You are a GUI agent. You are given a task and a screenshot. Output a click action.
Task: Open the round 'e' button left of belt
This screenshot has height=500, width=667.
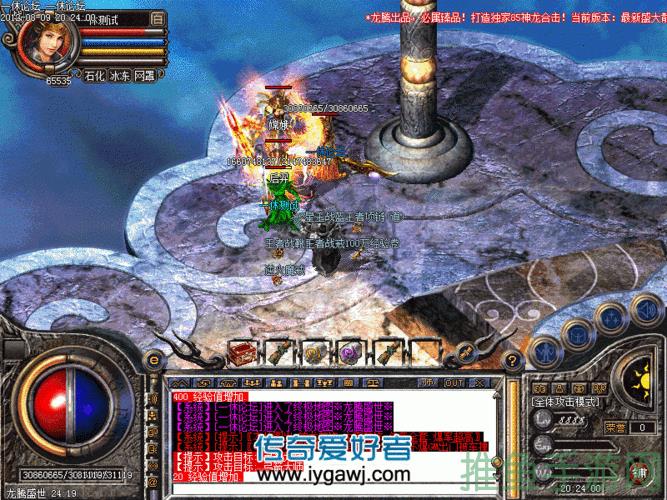[154, 360]
